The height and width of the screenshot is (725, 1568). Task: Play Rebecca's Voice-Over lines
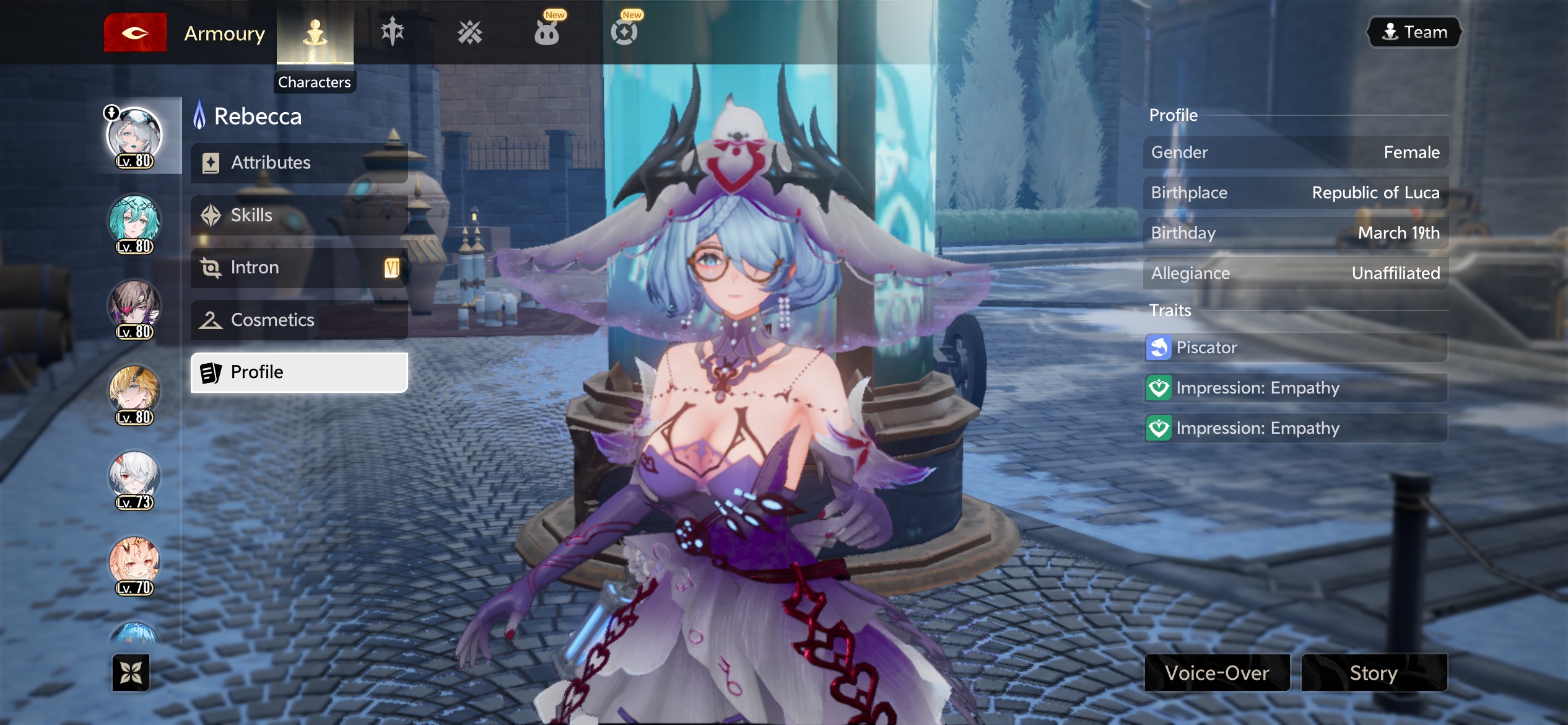[x=1217, y=673]
